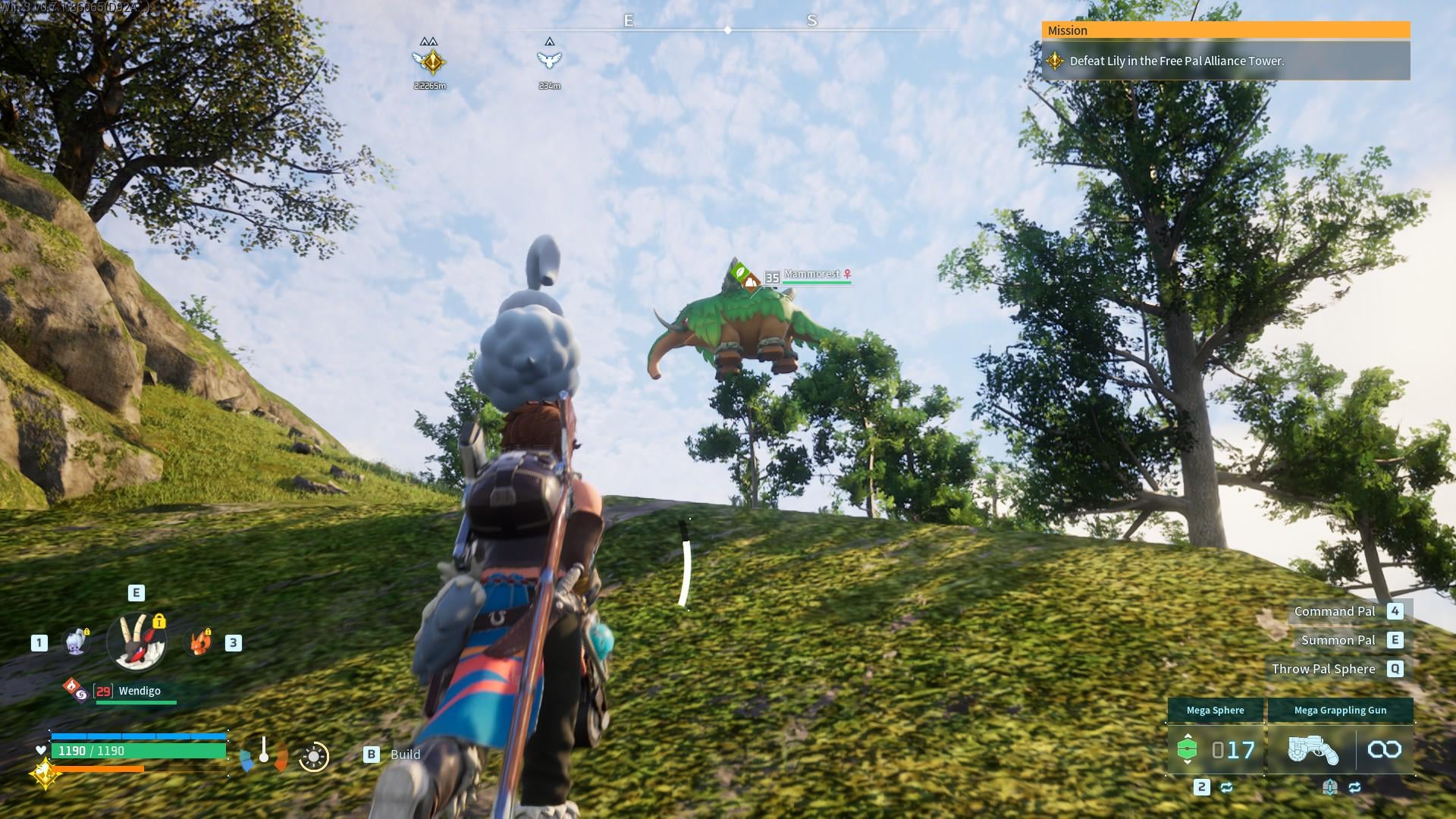
Task: Choose the orange fox pal icon
Action: tap(199, 642)
